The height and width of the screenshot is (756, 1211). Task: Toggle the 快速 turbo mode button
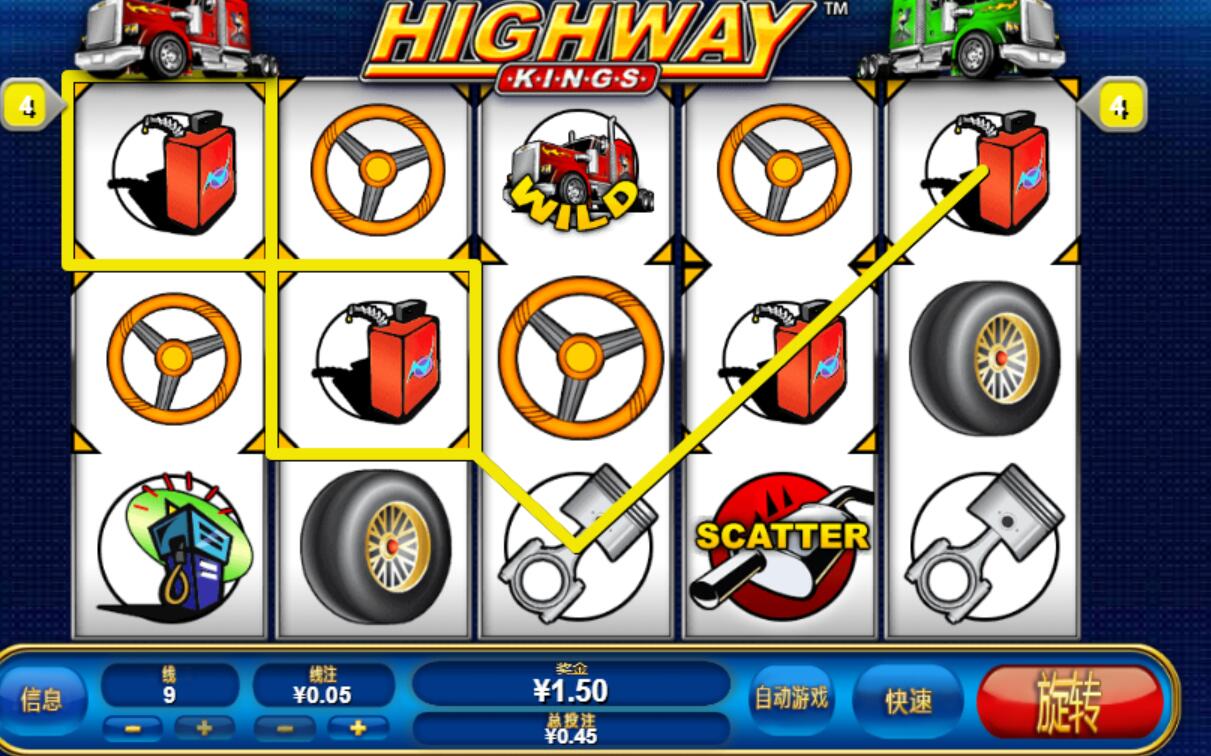[908, 701]
